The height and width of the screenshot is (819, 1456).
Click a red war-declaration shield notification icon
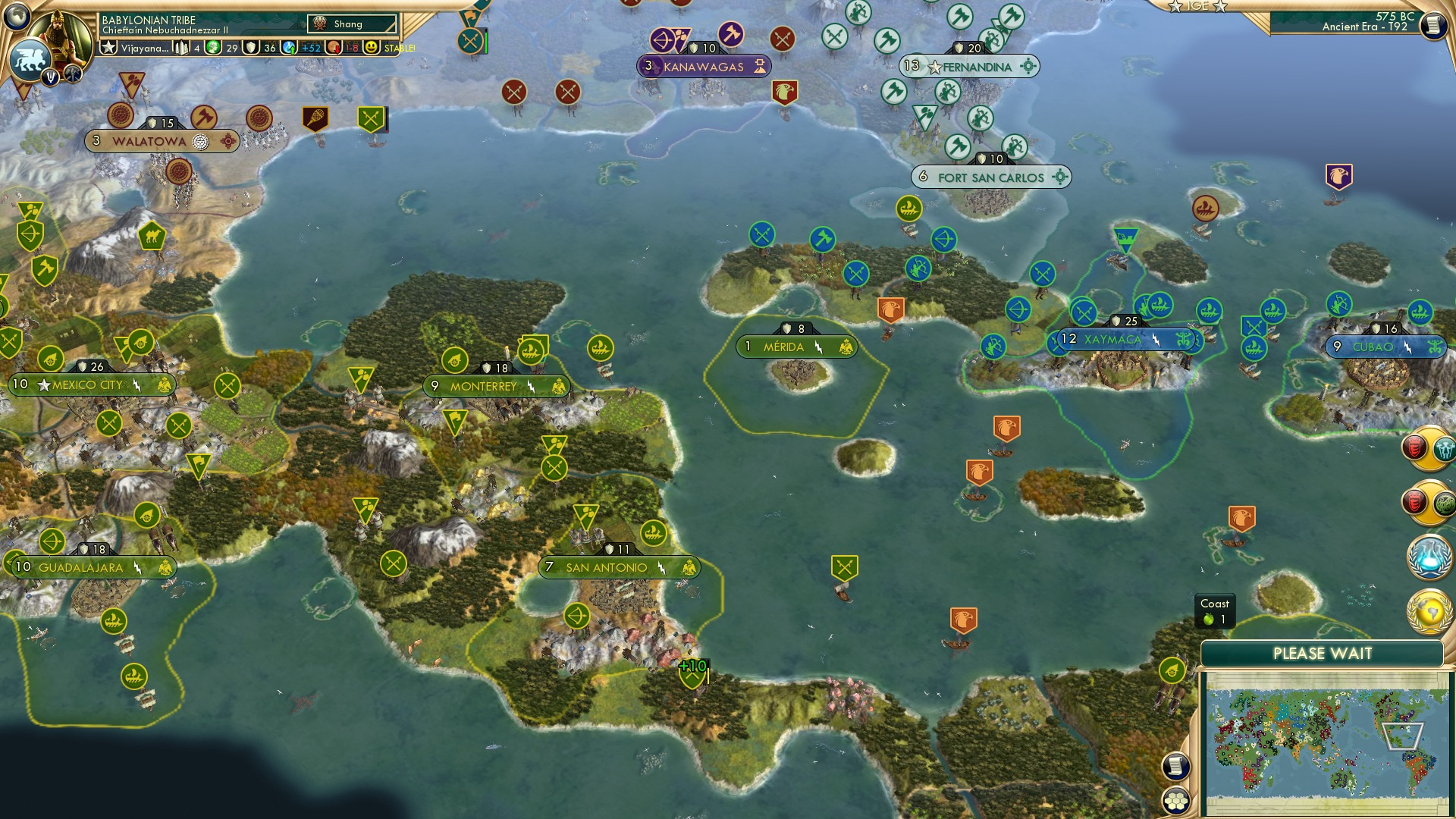1414,449
